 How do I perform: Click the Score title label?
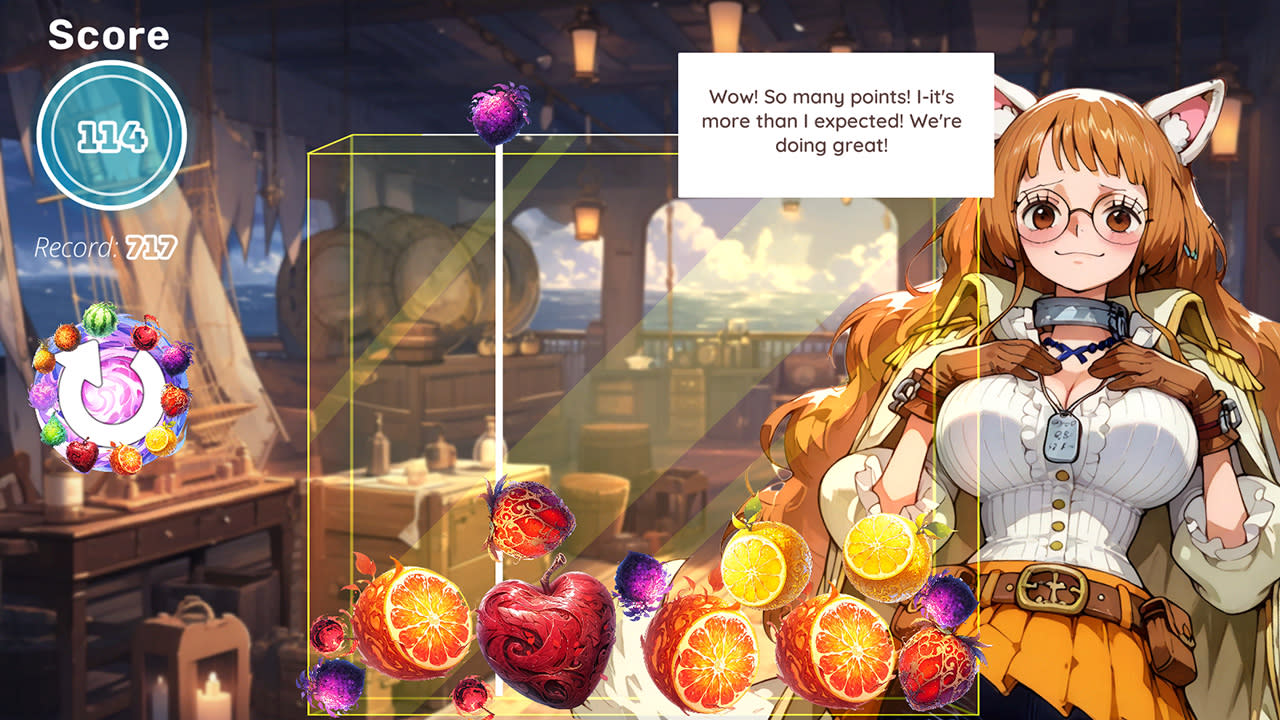click(110, 36)
